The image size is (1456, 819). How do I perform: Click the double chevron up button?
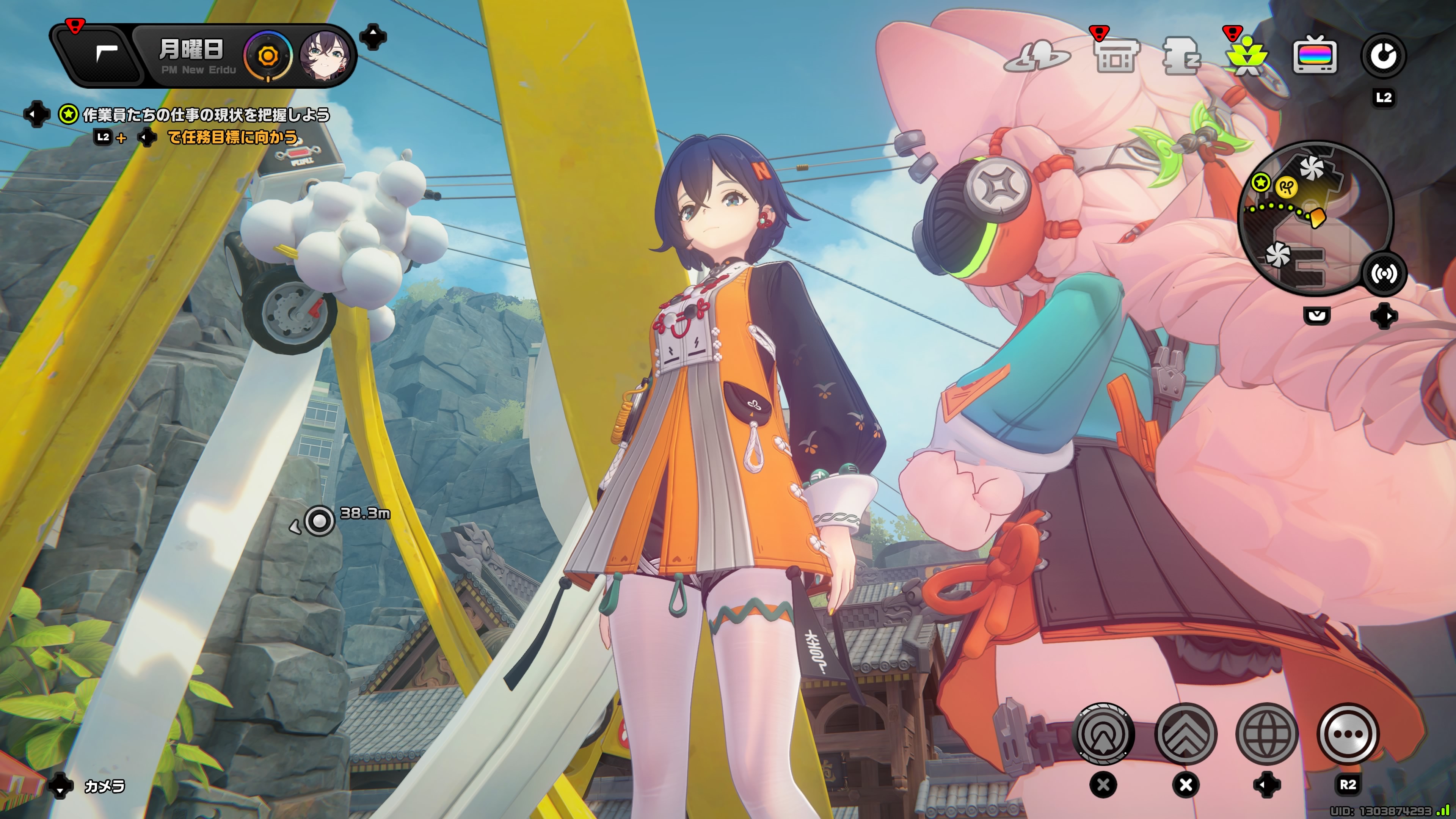point(1185,734)
